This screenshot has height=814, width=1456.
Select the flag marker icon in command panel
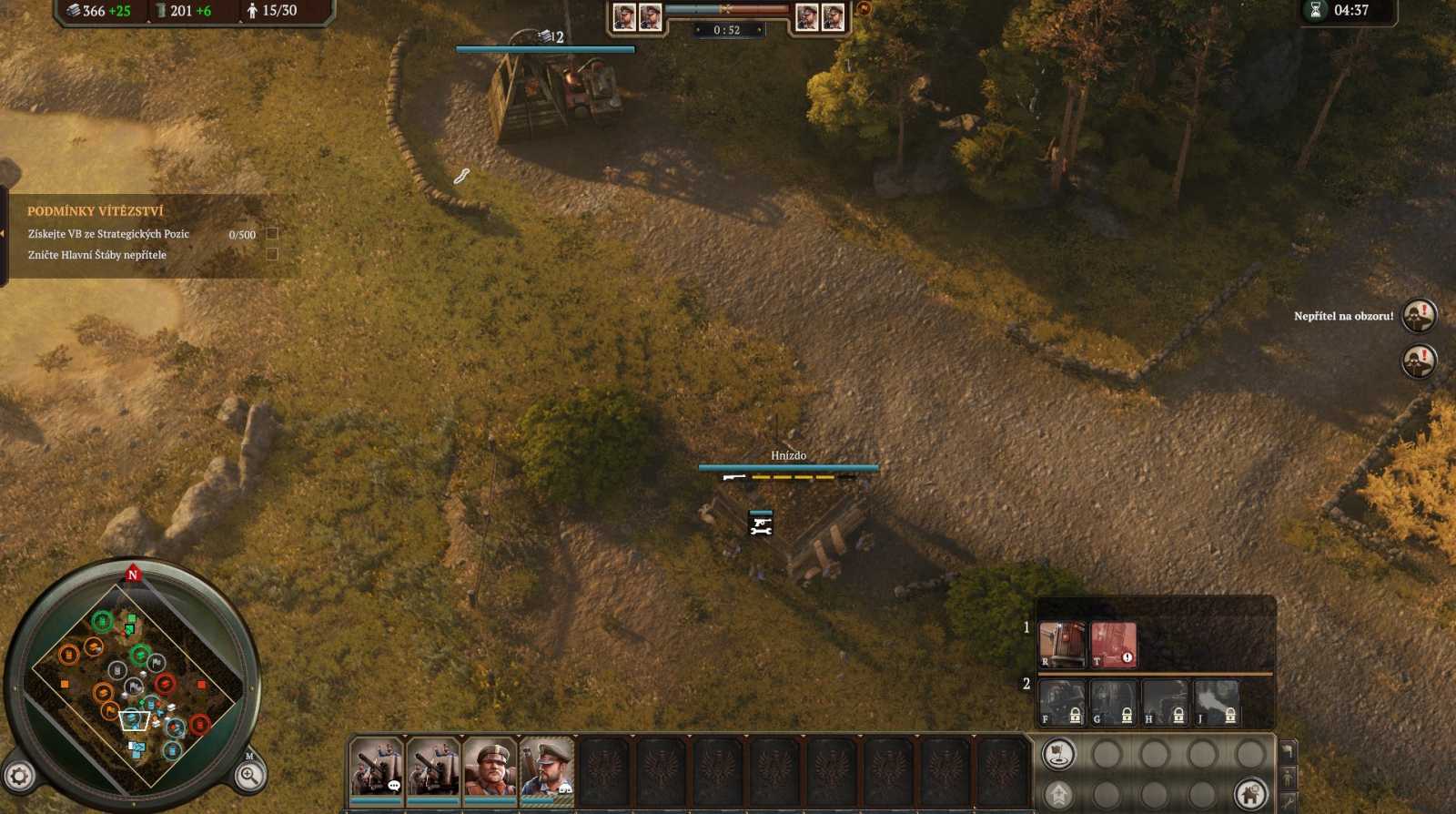pos(1057,754)
